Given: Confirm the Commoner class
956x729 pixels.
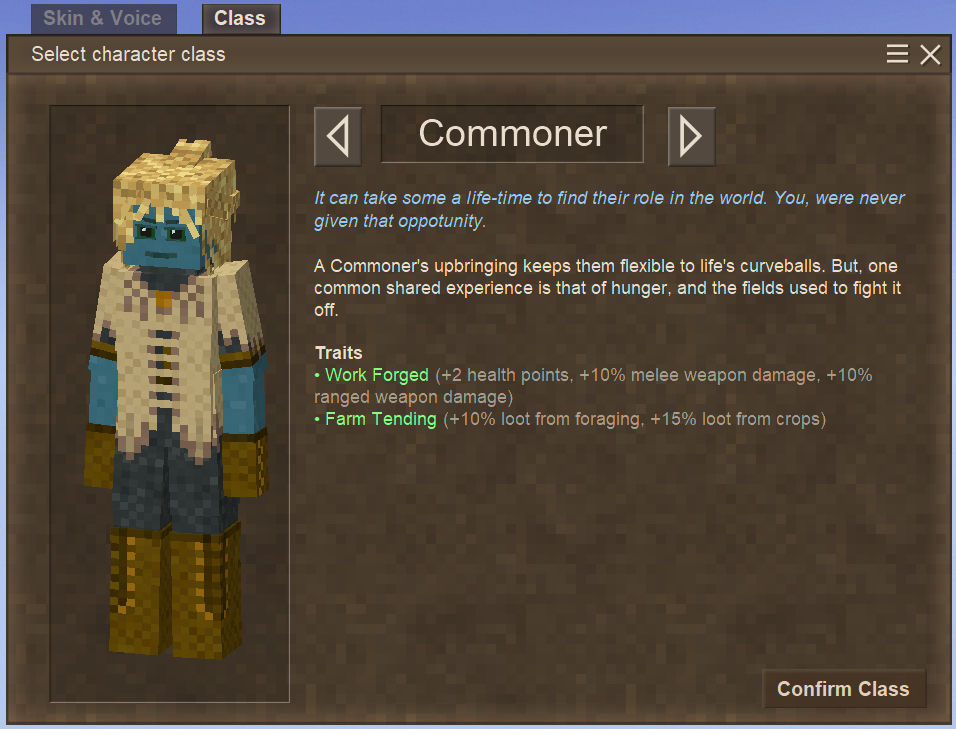Looking at the screenshot, I should point(843,689).
